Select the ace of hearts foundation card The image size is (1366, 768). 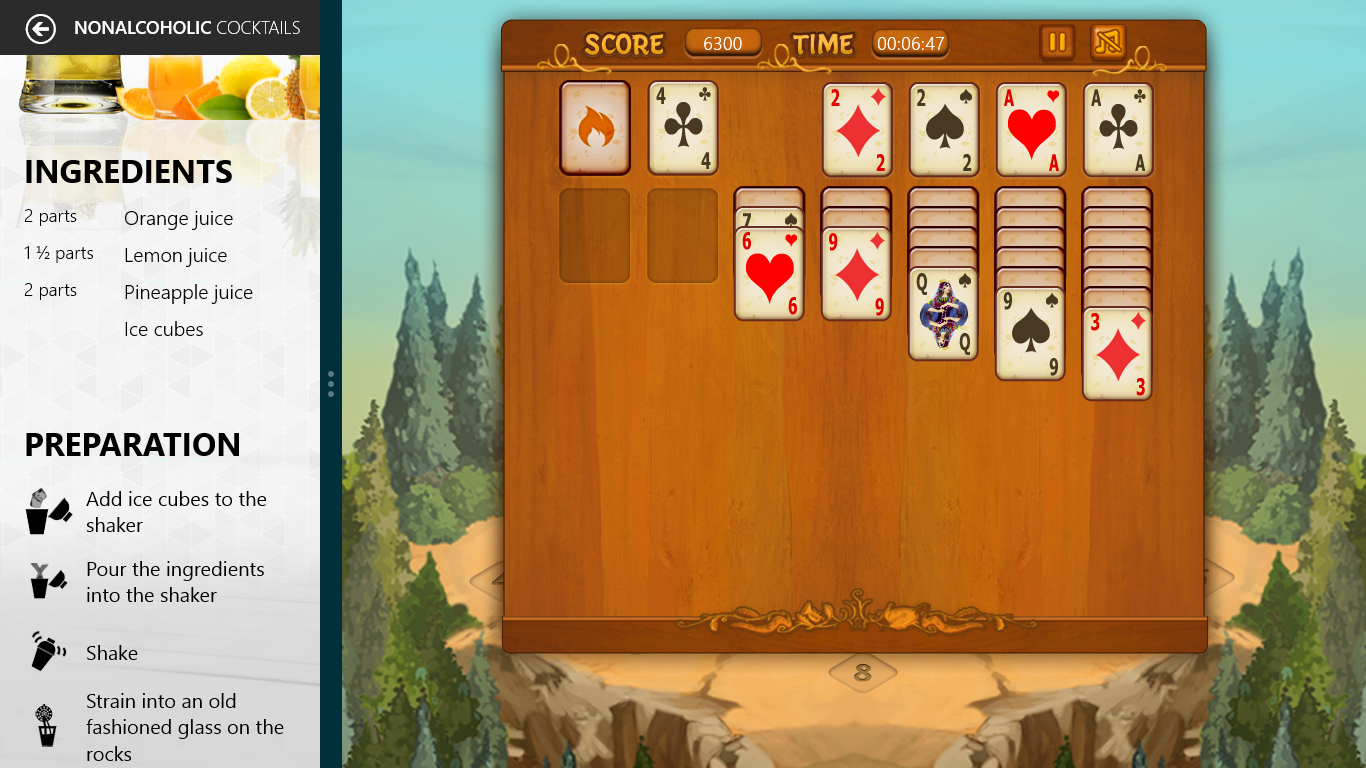1031,130
